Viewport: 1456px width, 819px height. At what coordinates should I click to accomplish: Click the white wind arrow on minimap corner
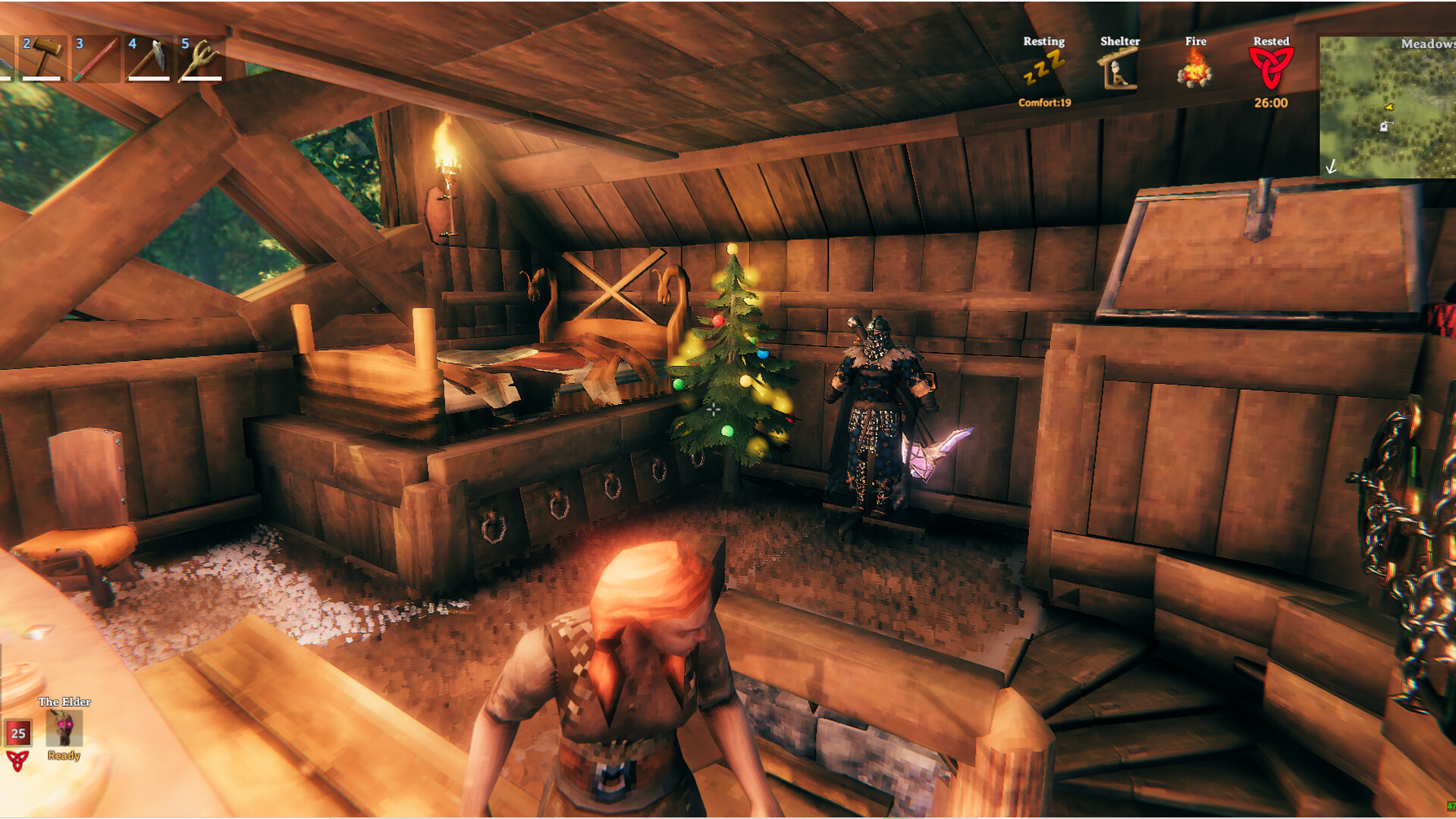(x=1331, y=166)
